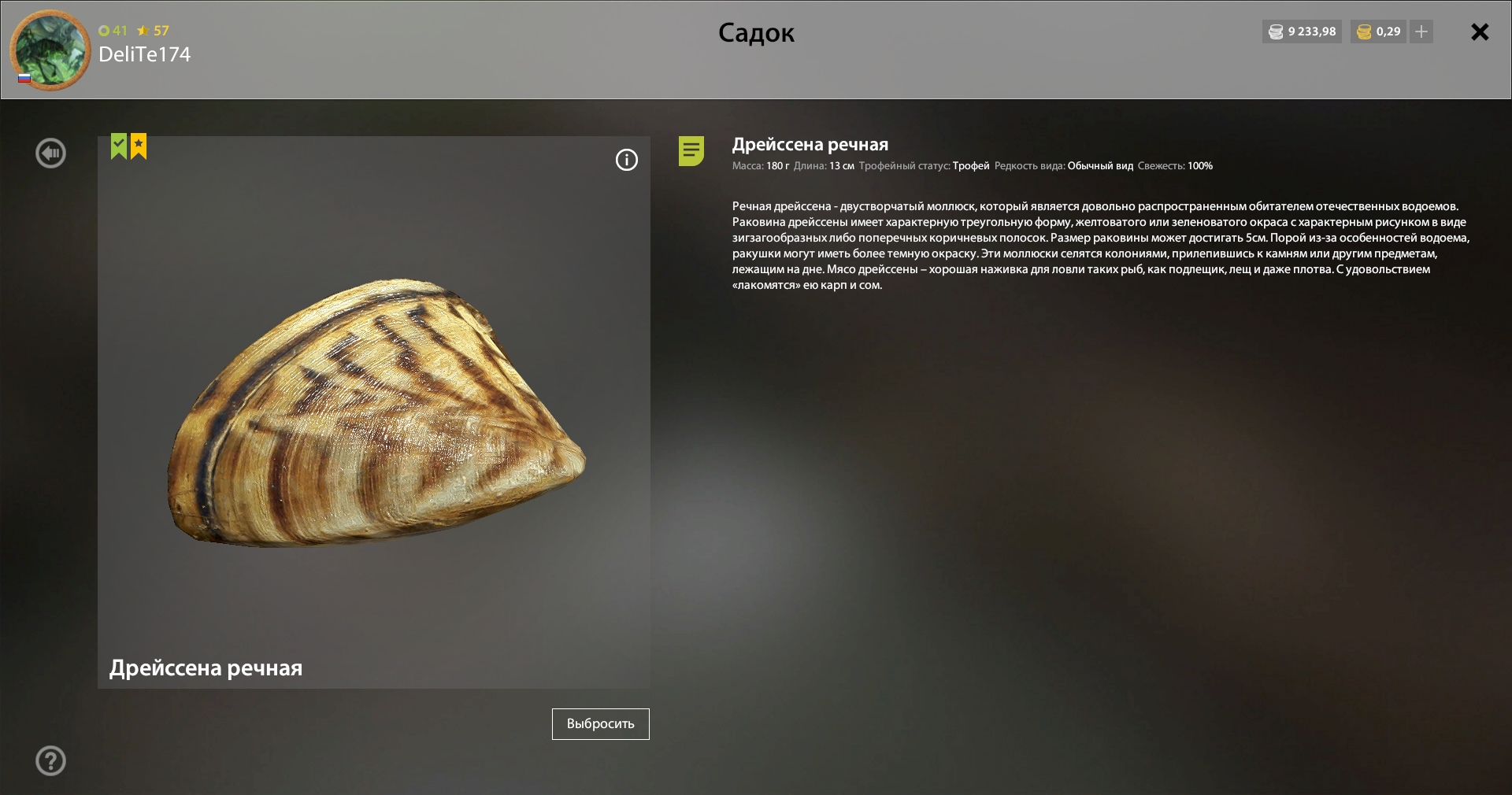Open the silver coins balance 9 233,98

point(1302,32)
